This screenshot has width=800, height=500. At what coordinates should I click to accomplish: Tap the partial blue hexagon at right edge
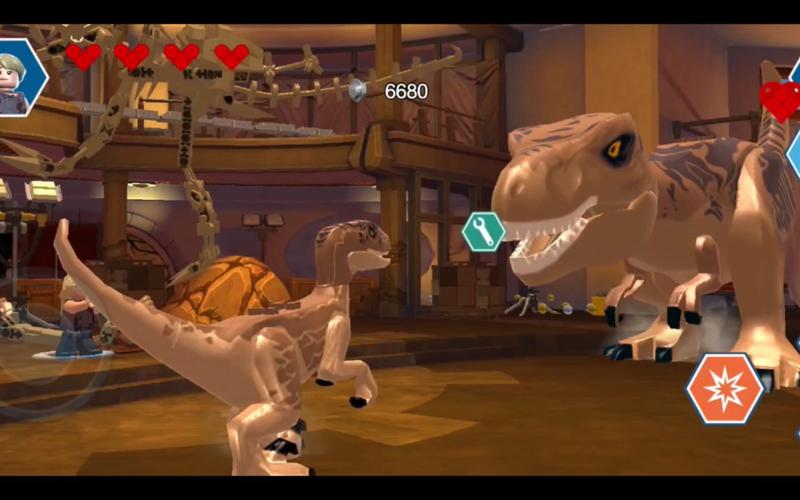(x=794, y=152)
